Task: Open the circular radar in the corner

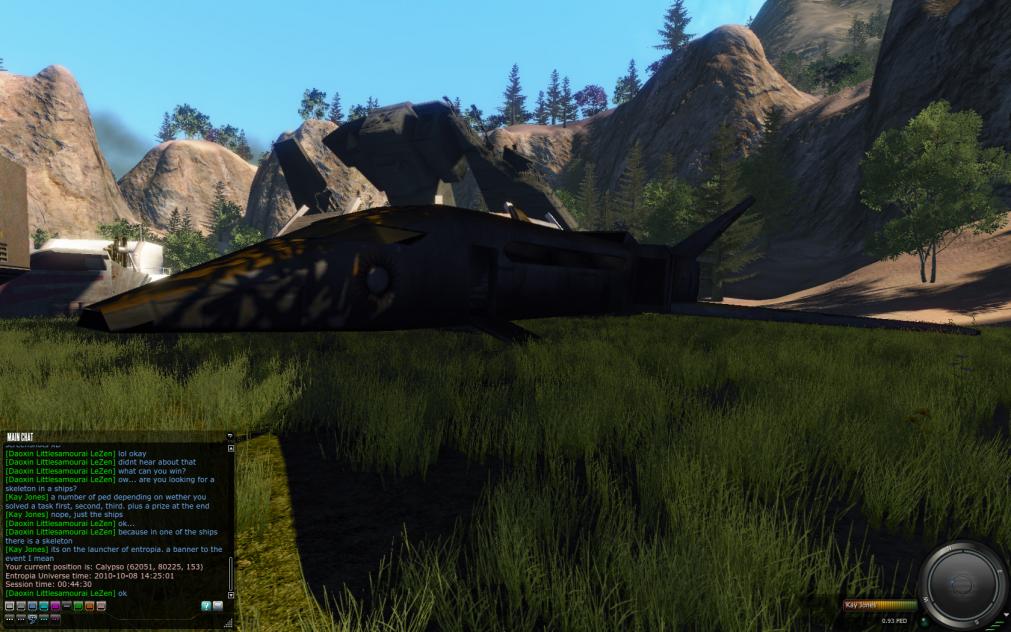Action: coord(961,584)
